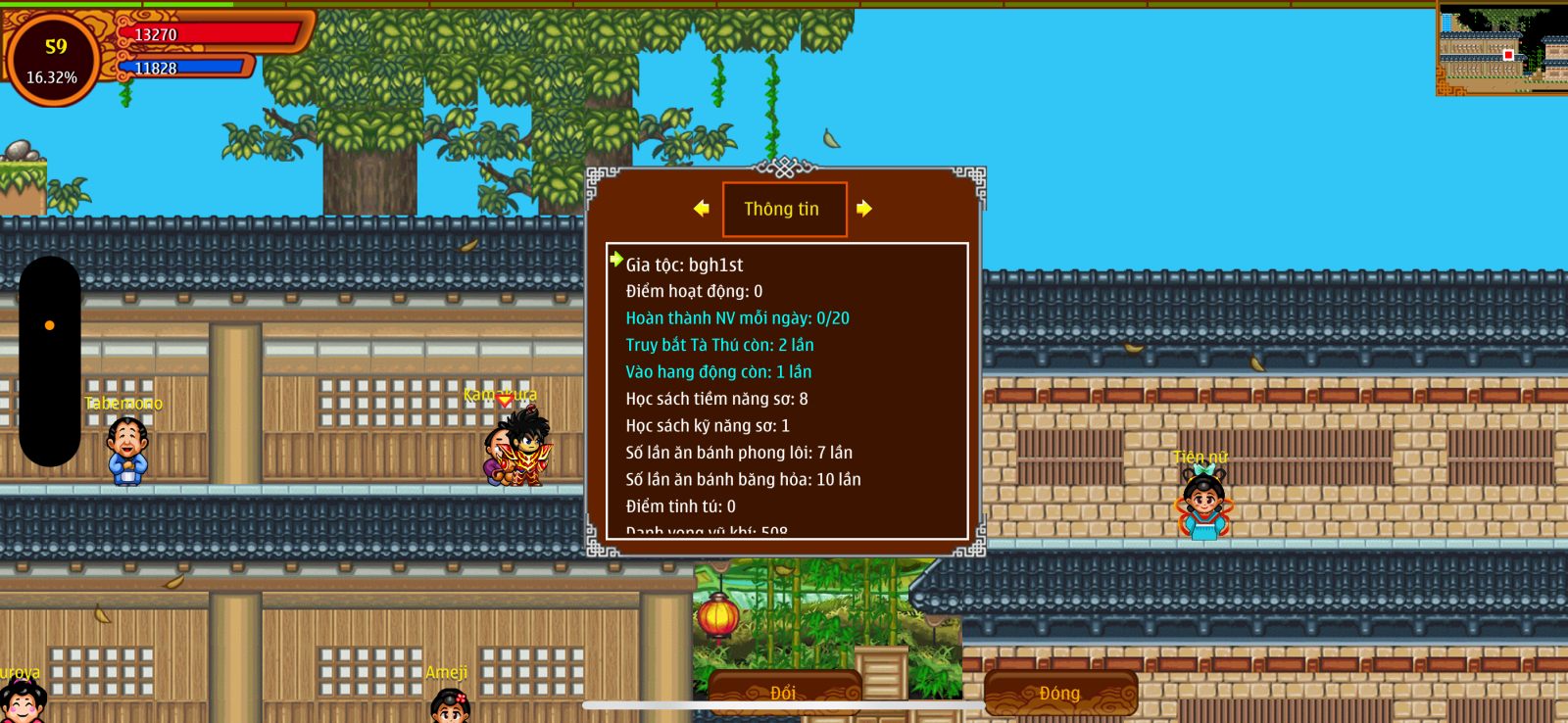Select Điểm hoạt động row

(694, 291)
